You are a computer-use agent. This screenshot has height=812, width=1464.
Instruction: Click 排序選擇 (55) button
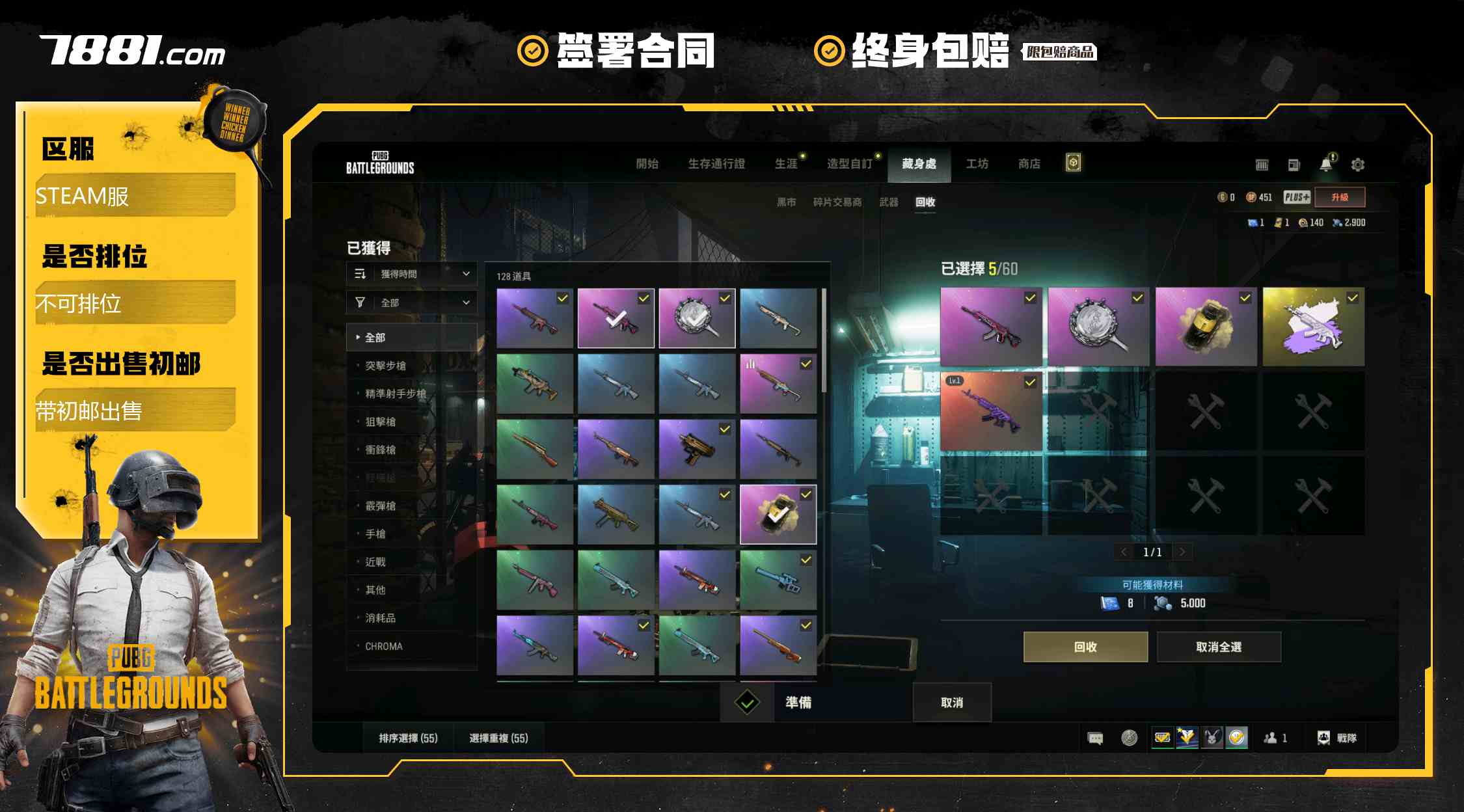[x=408, y=738]
